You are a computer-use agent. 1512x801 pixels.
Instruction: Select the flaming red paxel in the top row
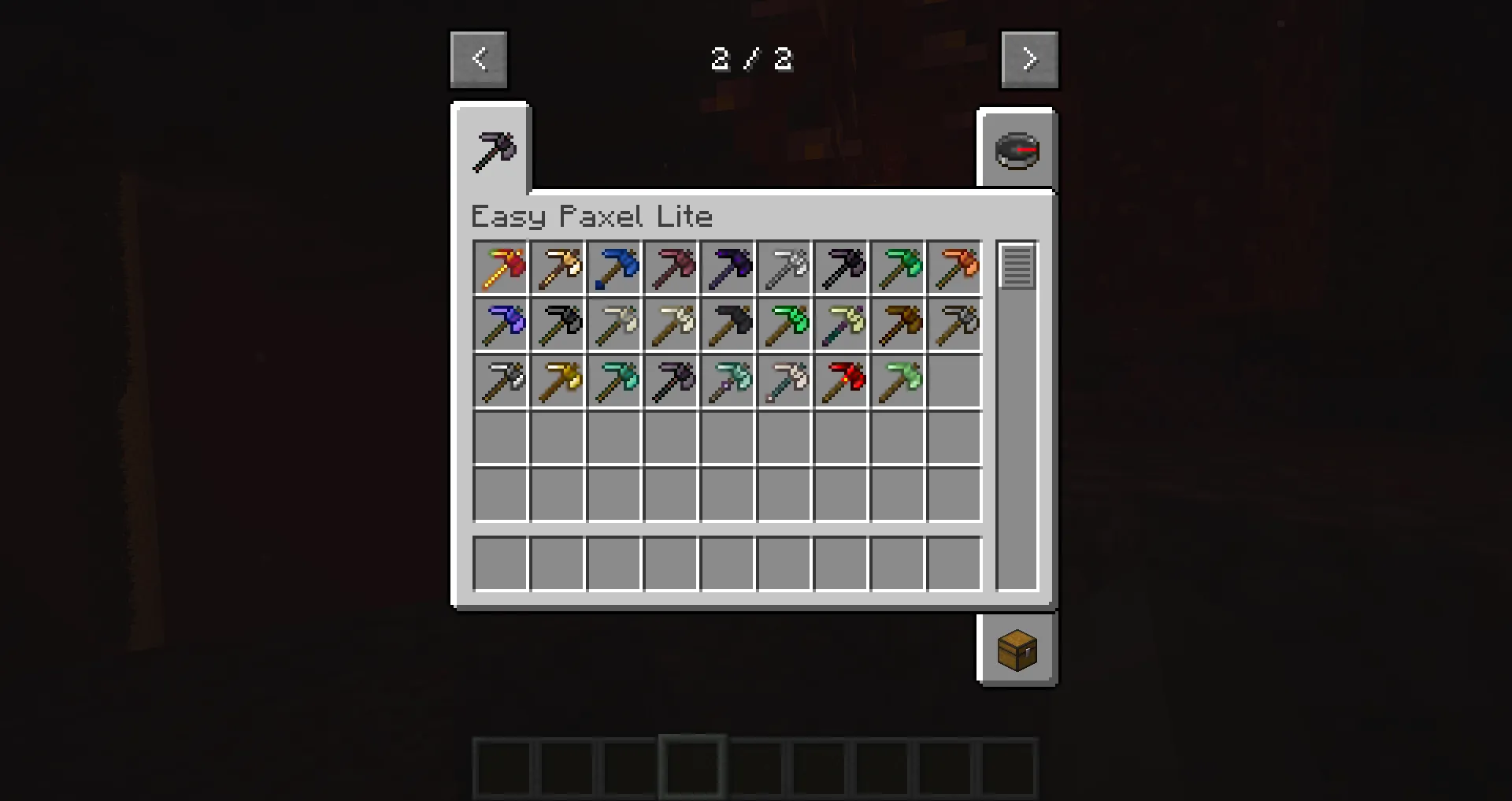[500, 268]
